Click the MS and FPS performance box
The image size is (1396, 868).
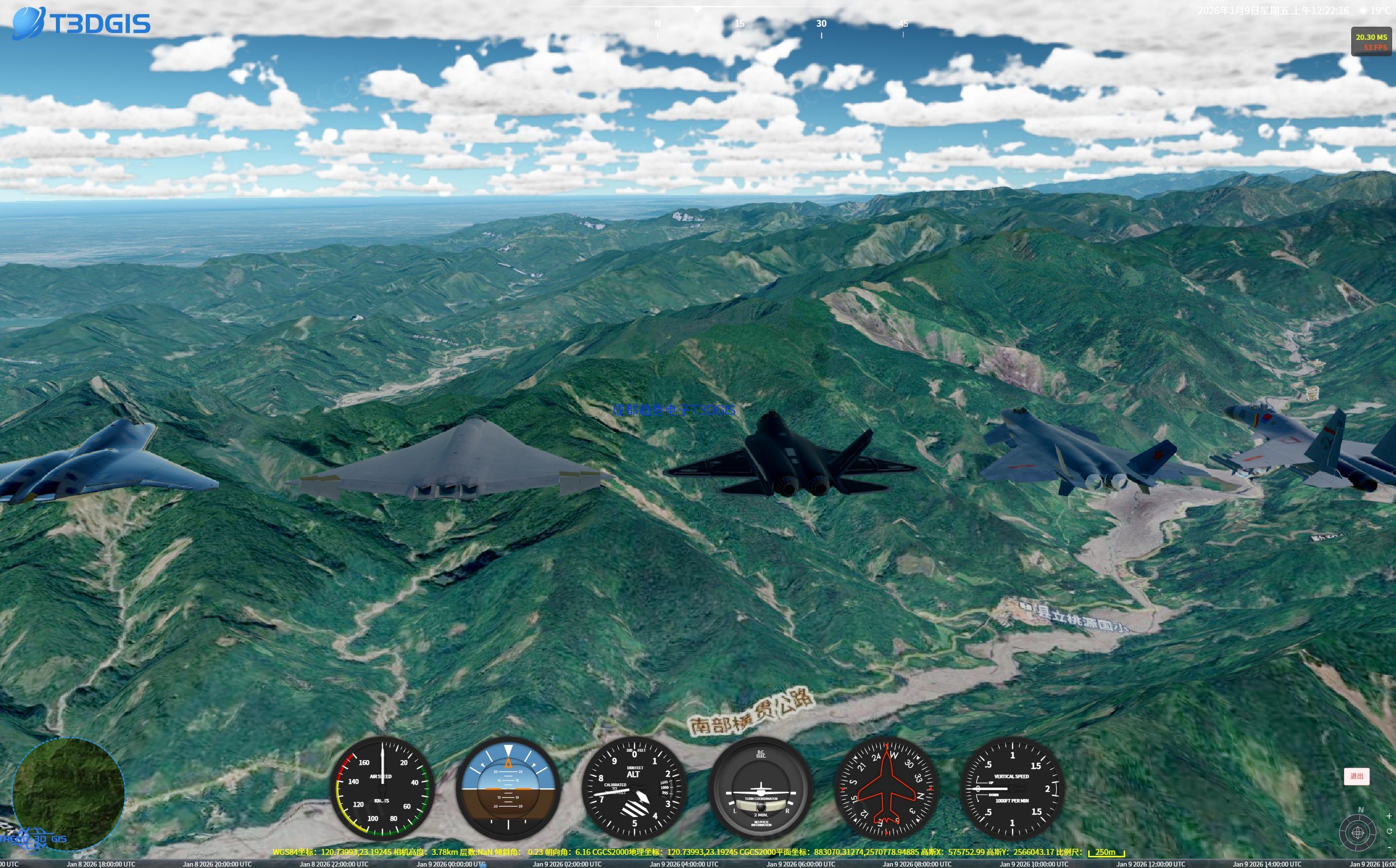click(1371, 42)
